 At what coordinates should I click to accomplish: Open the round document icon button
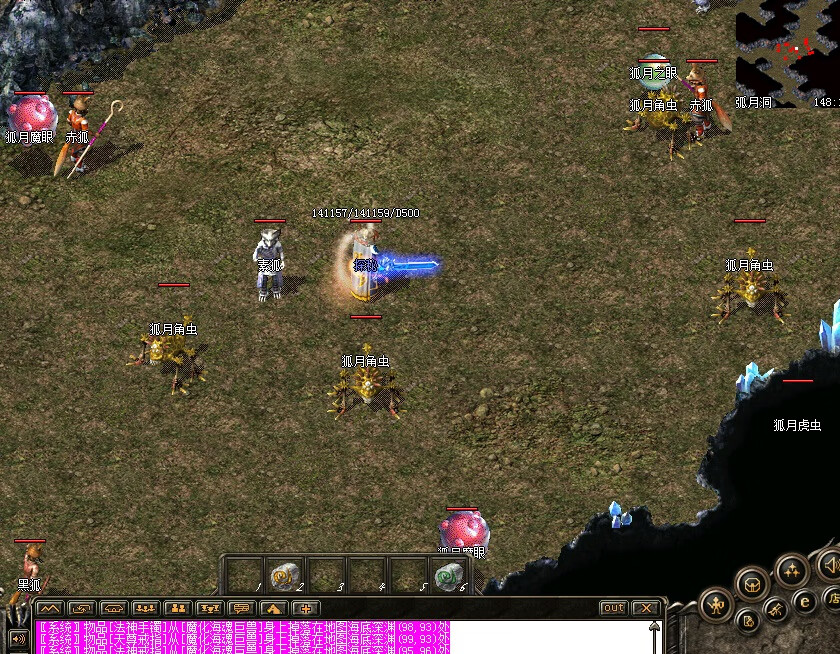pyautogui.click(x=747, y=622)
